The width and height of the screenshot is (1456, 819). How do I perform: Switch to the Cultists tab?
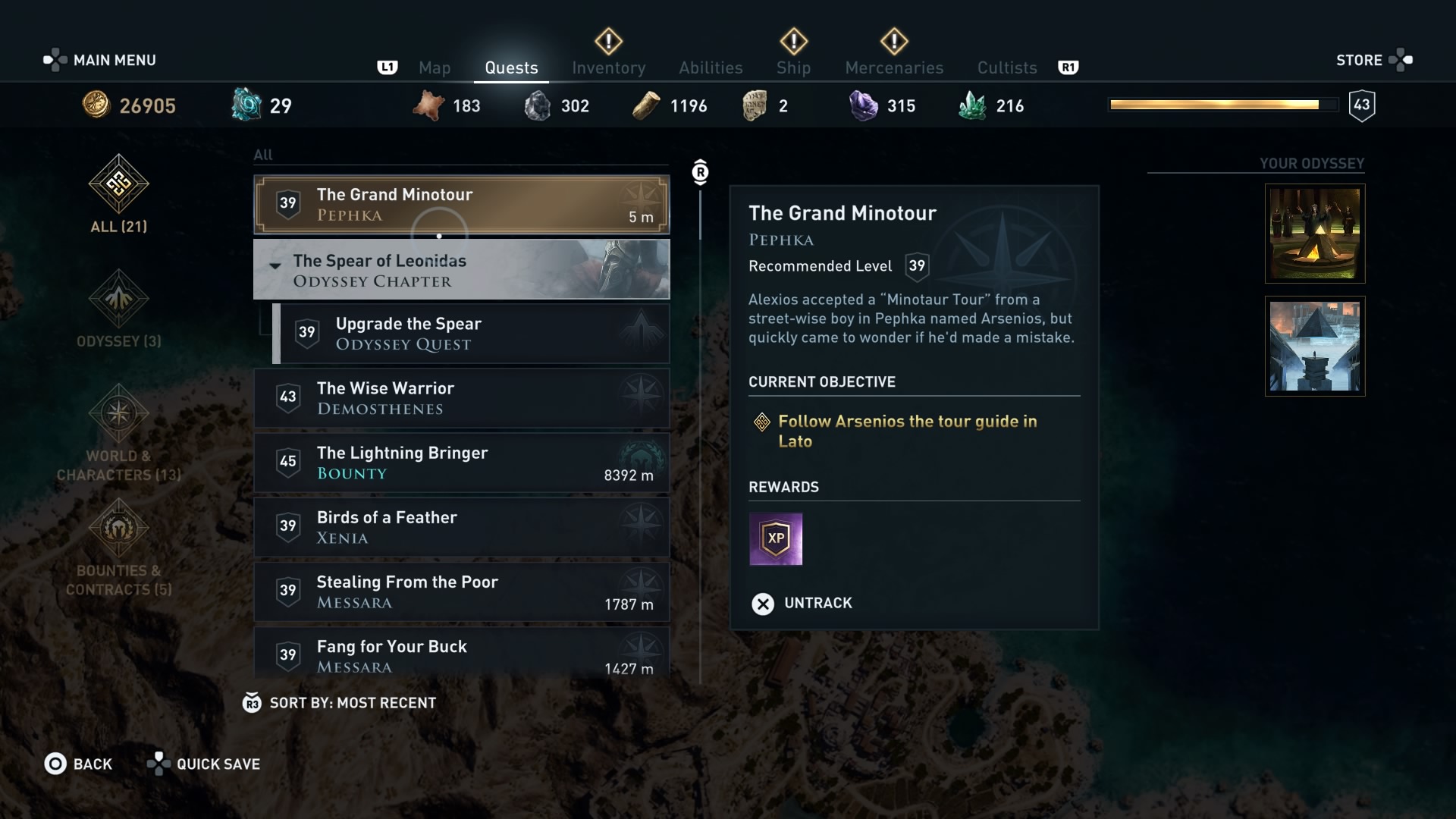[x=1006, y=68]
